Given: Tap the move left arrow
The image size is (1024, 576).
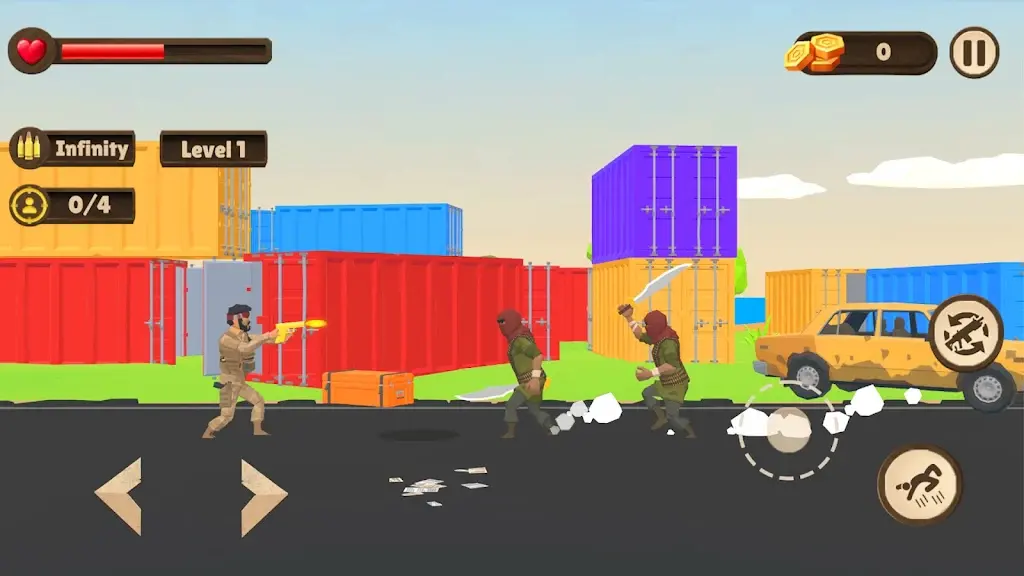Looking at the screenshot, I should 119,496.
